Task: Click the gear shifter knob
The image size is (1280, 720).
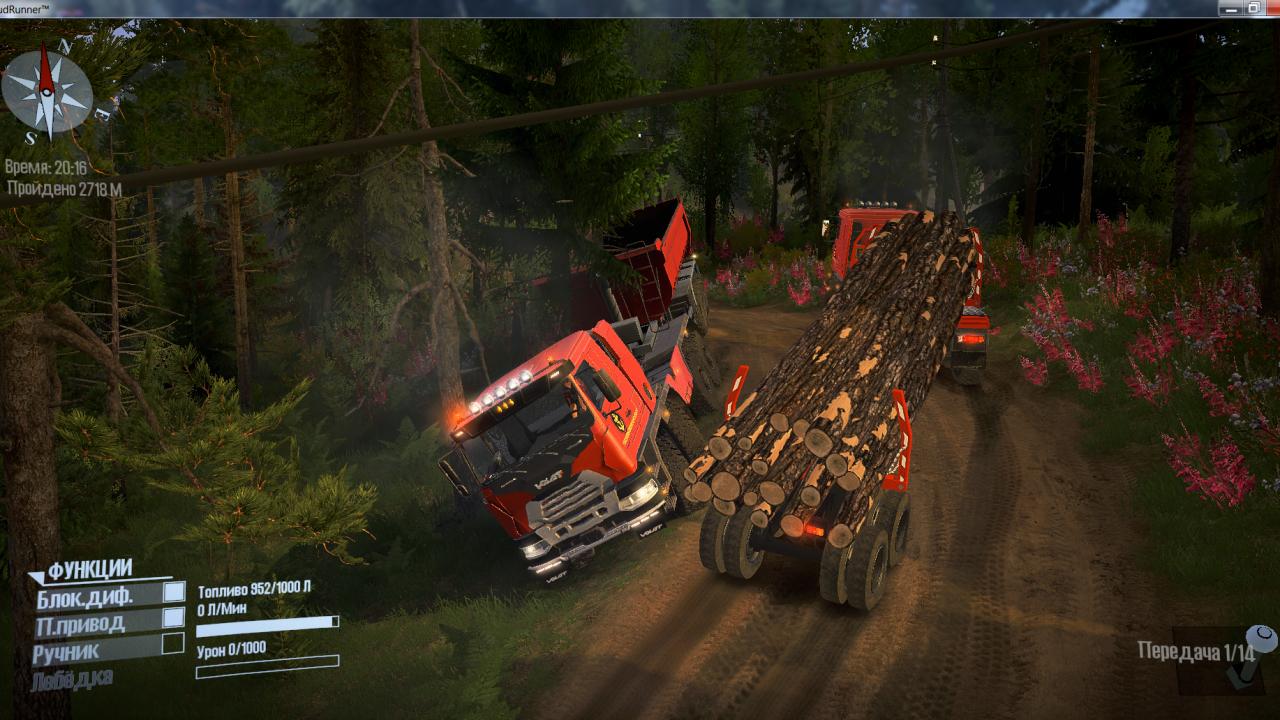Action: point(1261,637)
